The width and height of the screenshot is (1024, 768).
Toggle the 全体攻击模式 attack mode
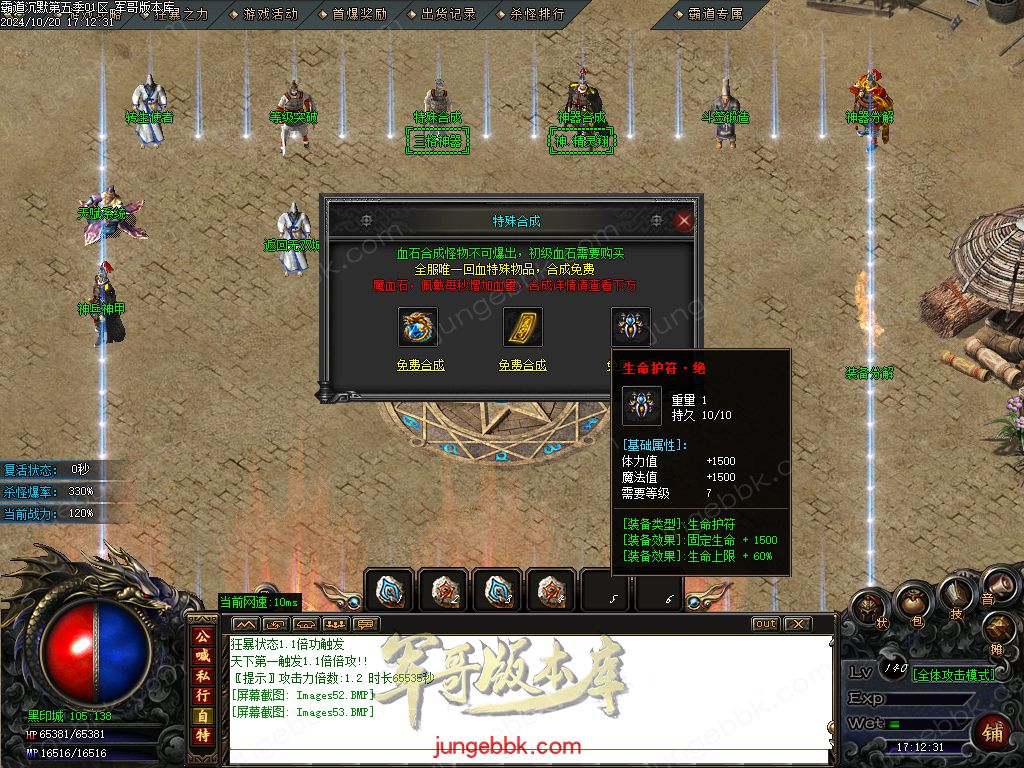click(x=954, y=674)
